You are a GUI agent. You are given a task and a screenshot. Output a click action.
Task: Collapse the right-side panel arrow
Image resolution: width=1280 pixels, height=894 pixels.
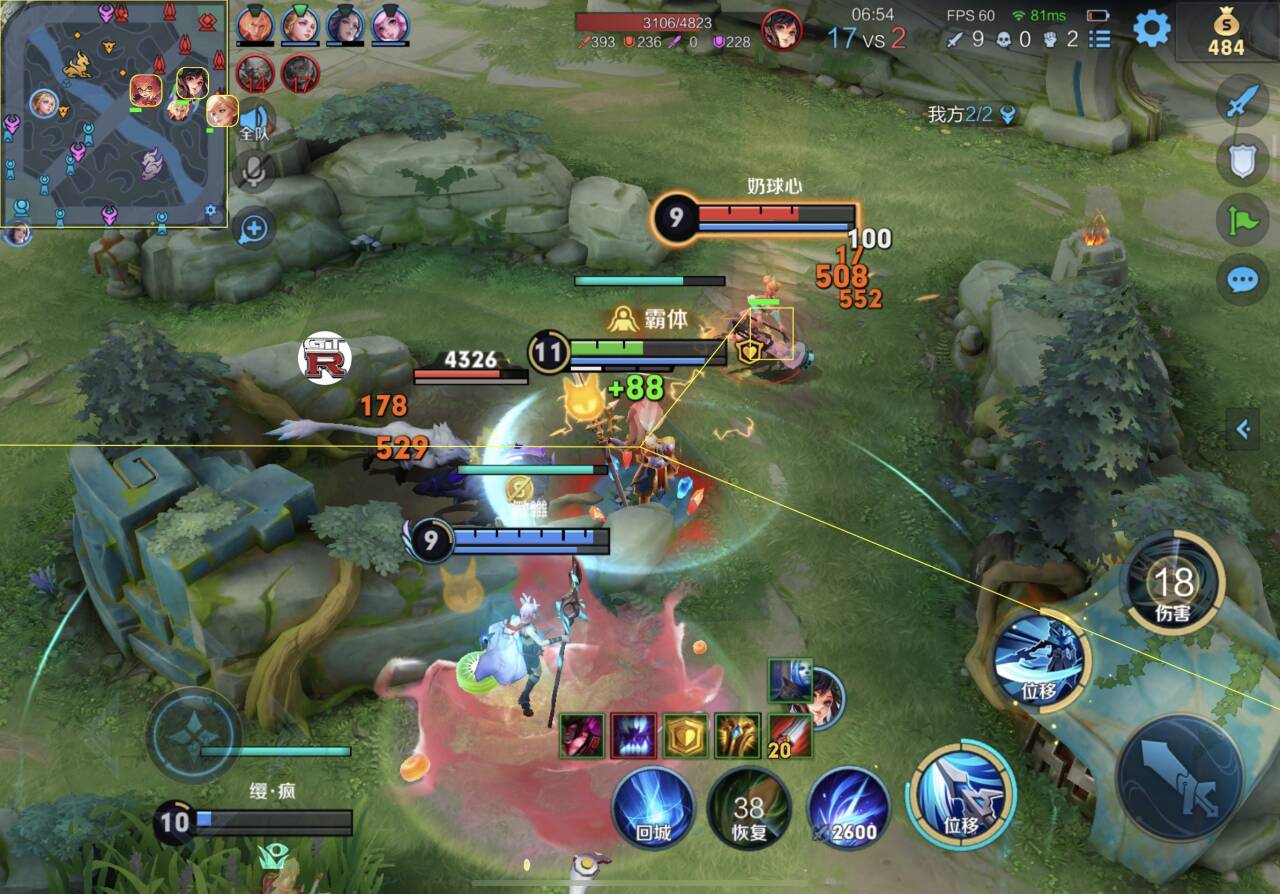pos(1243,430)
